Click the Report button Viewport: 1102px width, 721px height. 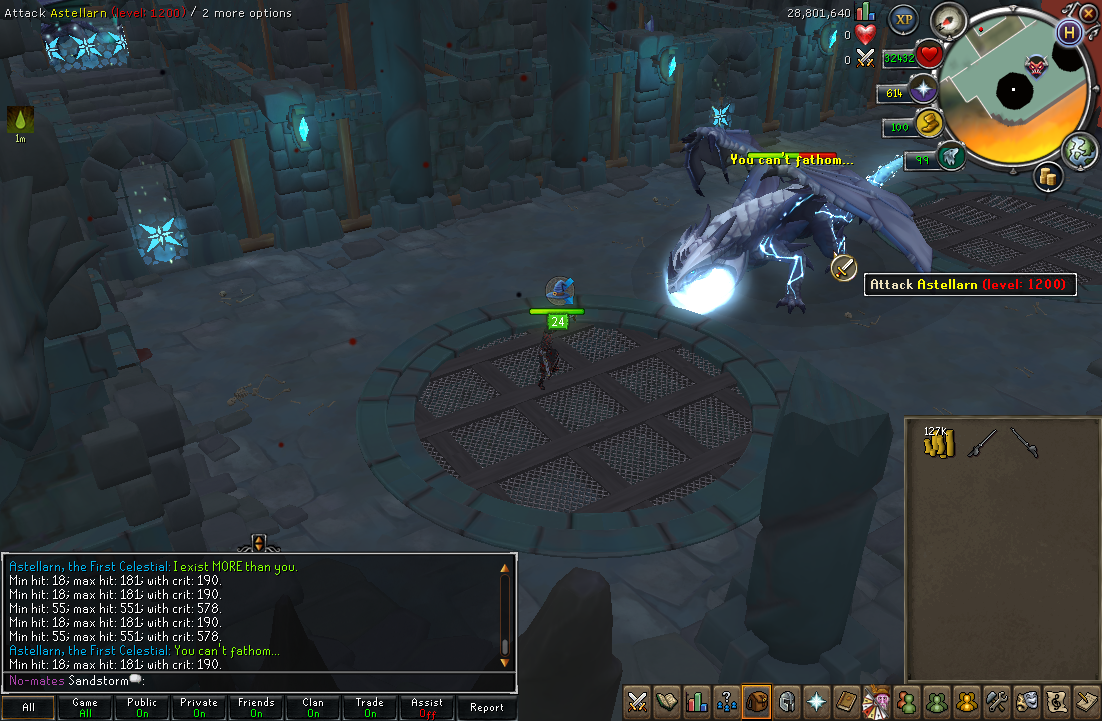pyautogui.click(x=487, y=707)
